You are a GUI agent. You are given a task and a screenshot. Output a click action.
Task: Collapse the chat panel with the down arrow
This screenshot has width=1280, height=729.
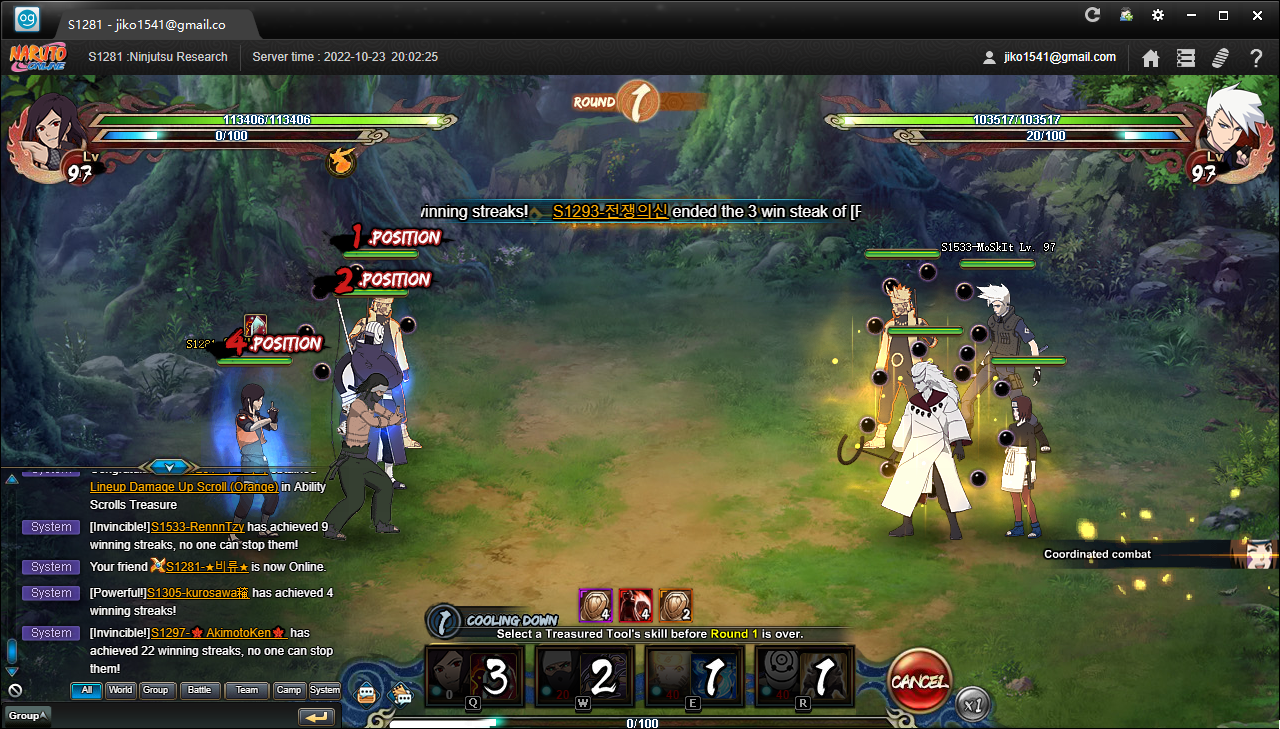(x=169, y=467)
